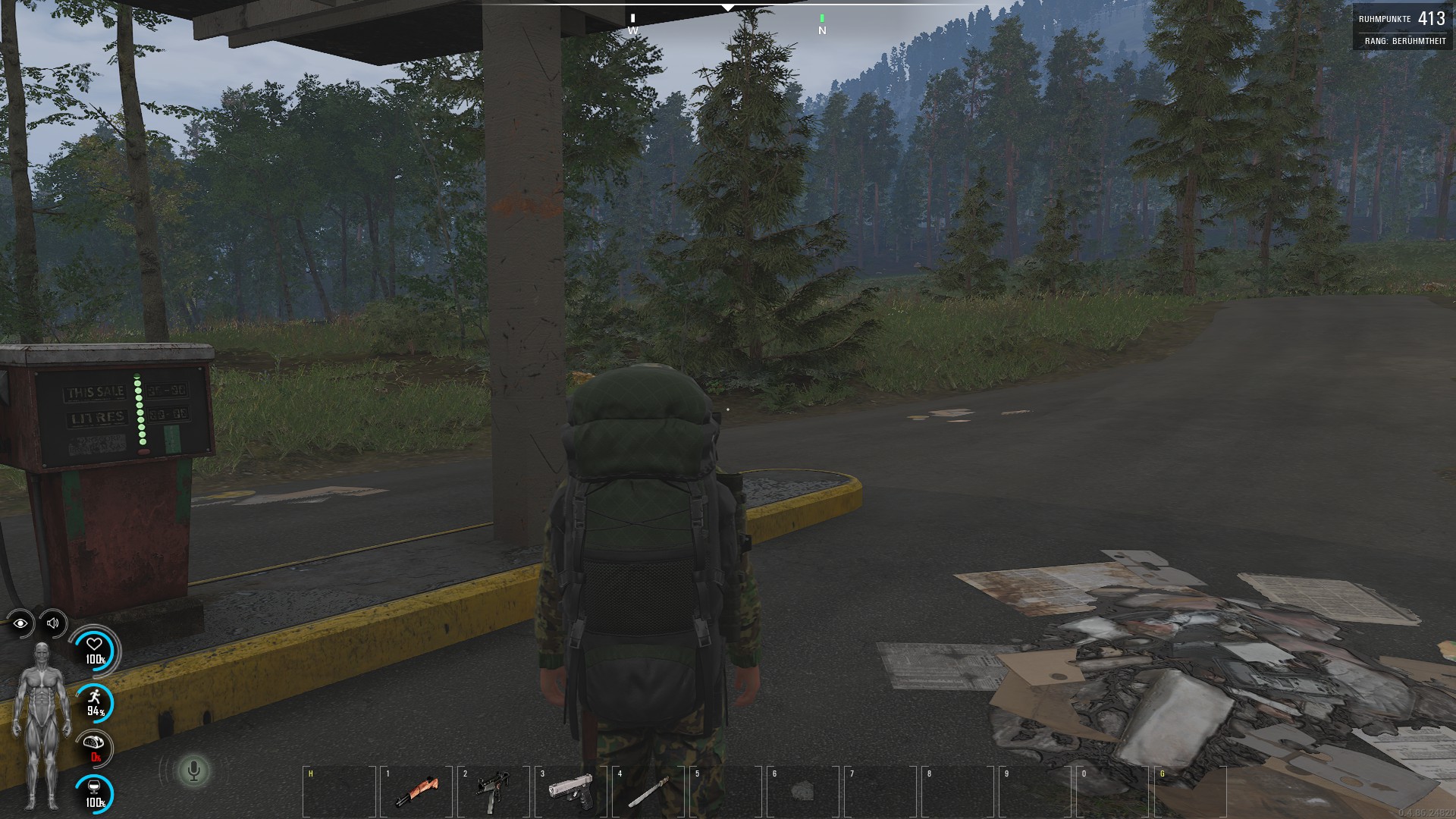Viewport: 1456px width, 819px height.
Task: Select the shotgun in hotbar slot 1
Action: [x=416, y=792]
